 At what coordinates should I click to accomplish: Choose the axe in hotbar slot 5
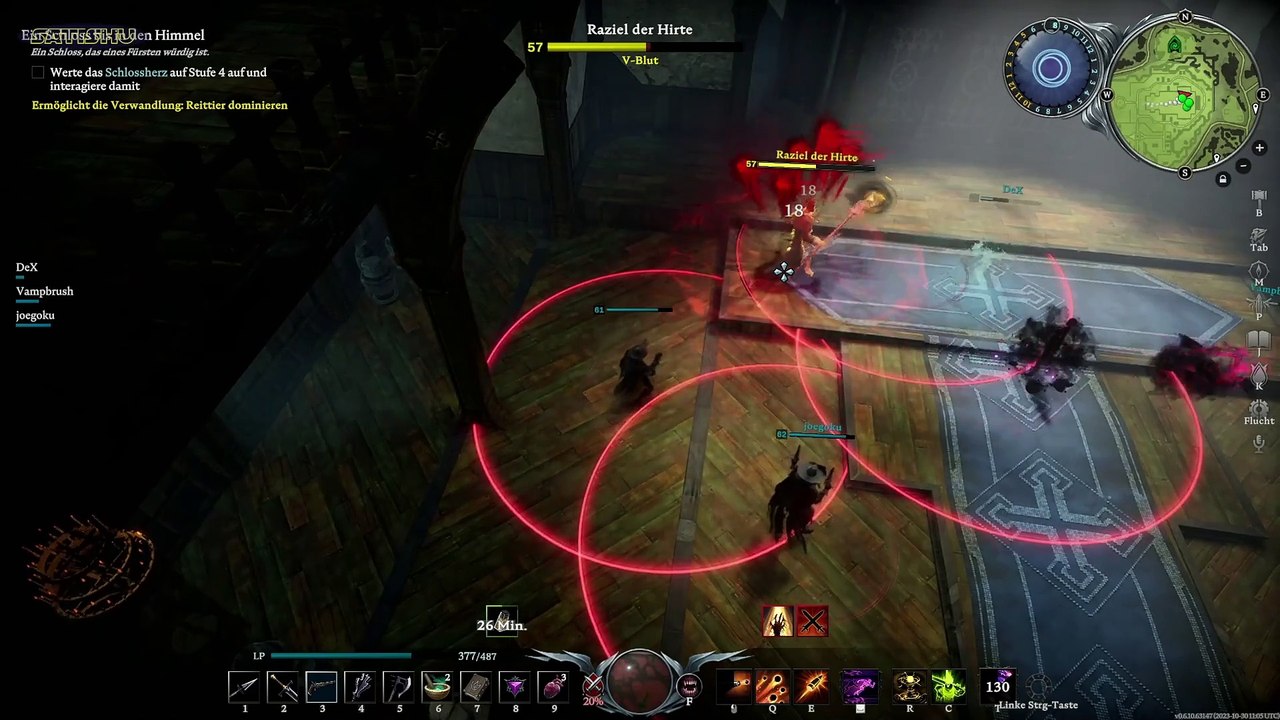pyautogui.click(x=399, y=687)
